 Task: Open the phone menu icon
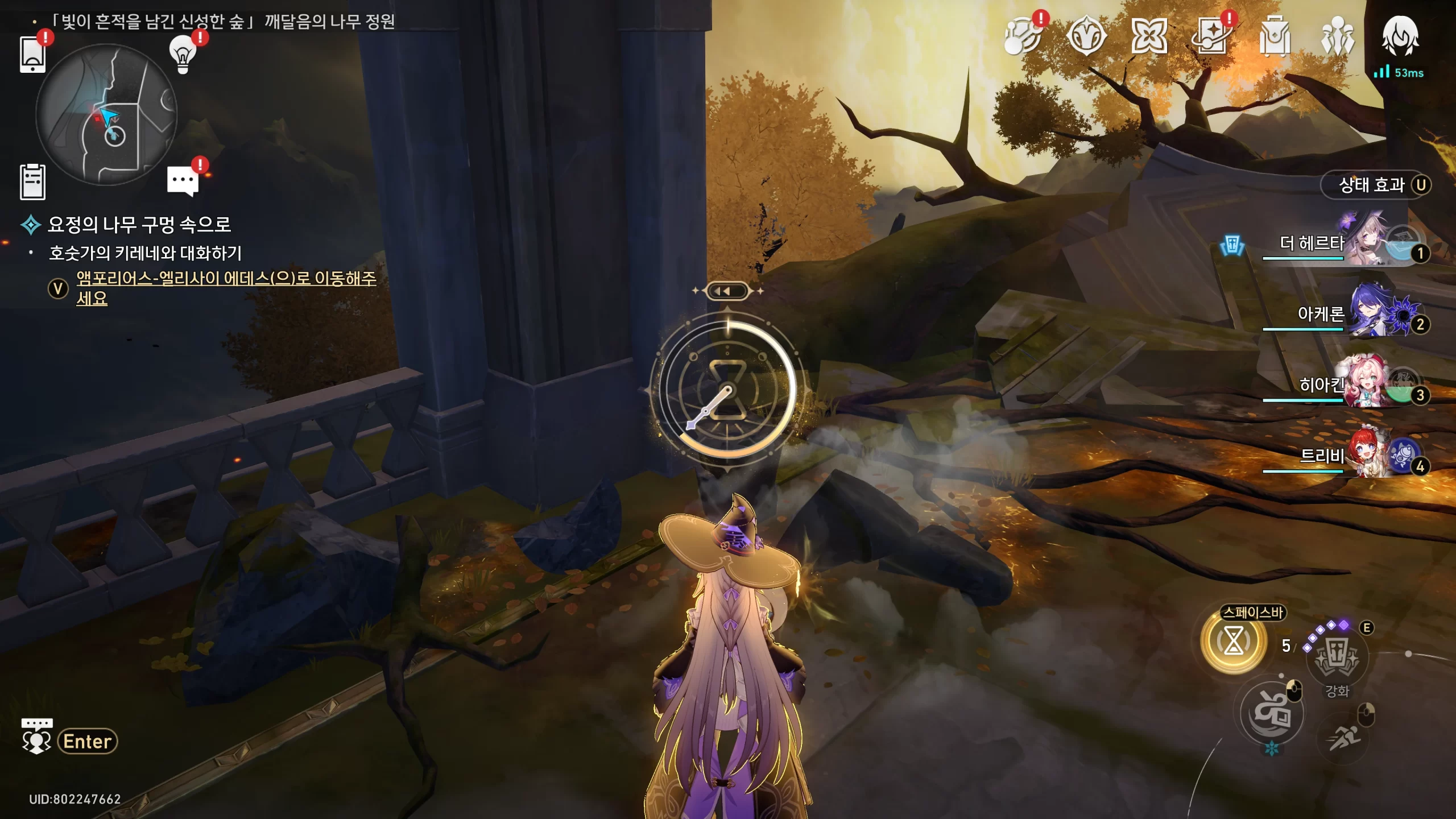[32, 55]
